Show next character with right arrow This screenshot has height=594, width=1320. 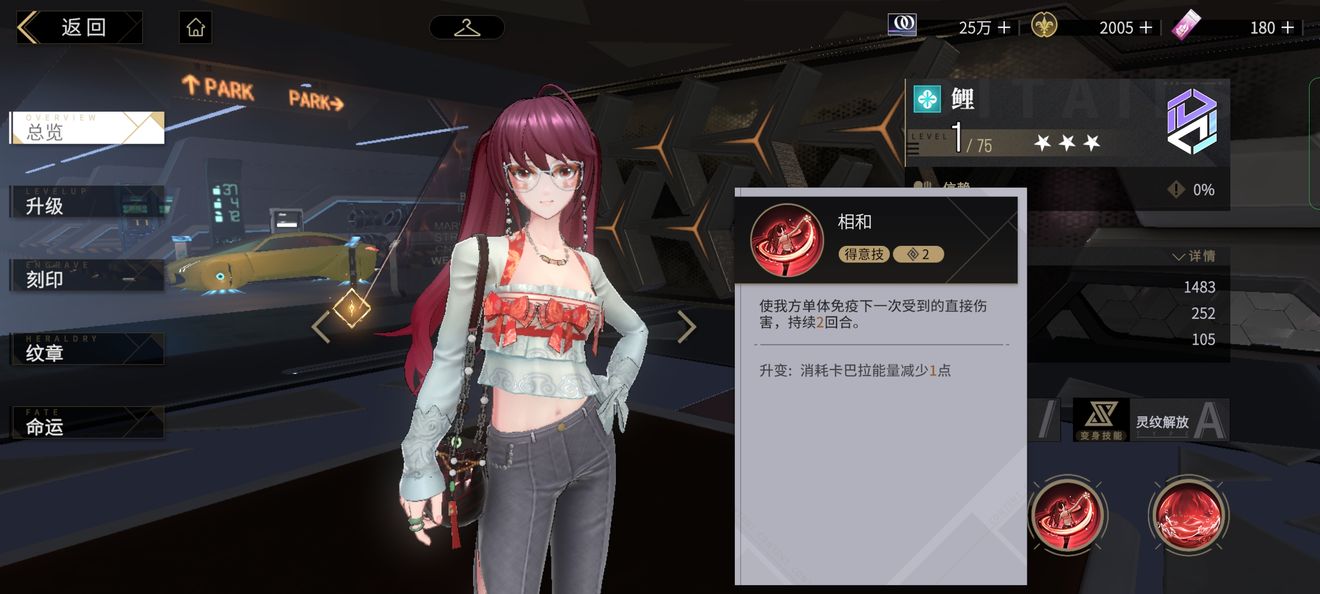coord(687,326)
